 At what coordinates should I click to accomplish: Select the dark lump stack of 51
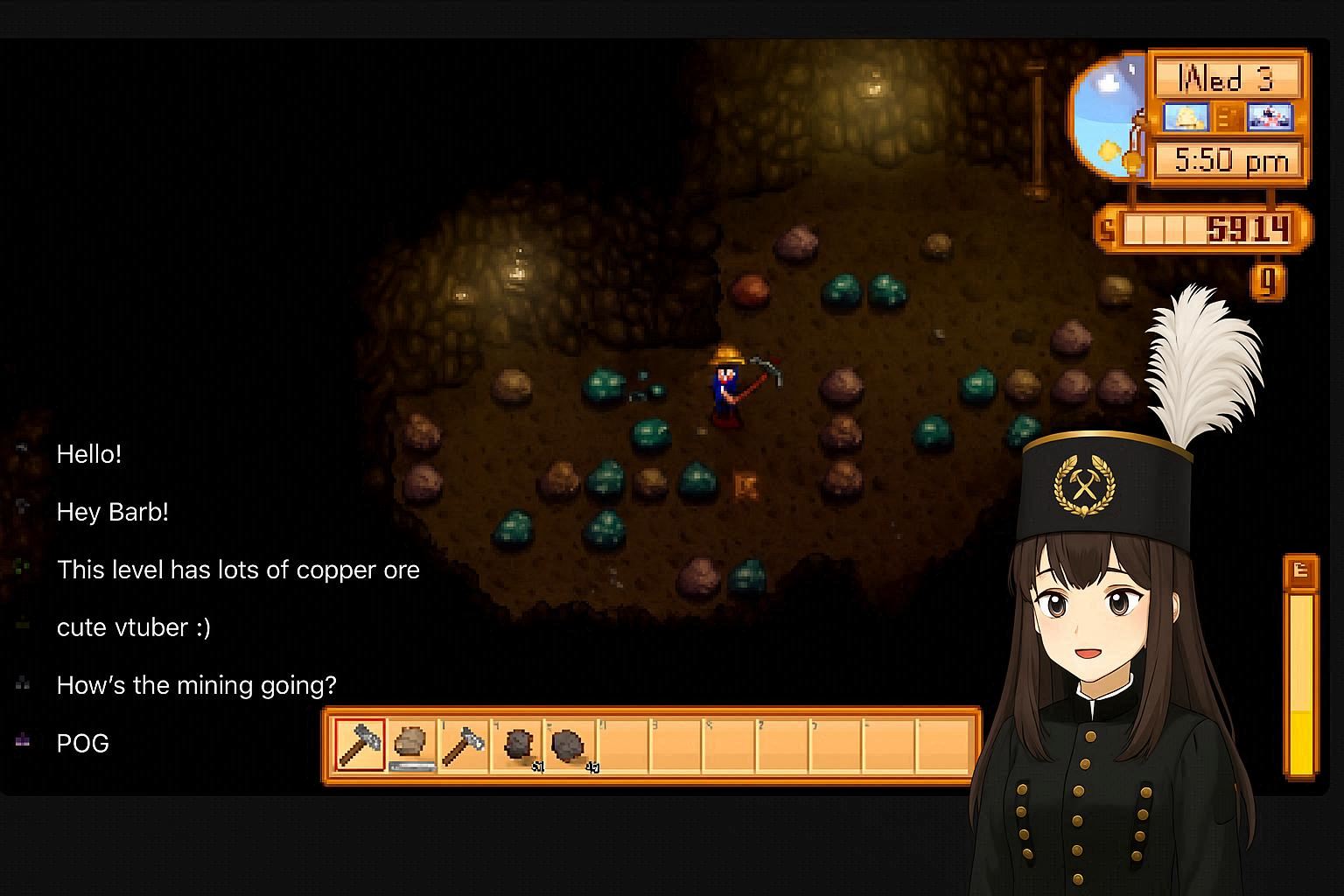pos(518,746)
